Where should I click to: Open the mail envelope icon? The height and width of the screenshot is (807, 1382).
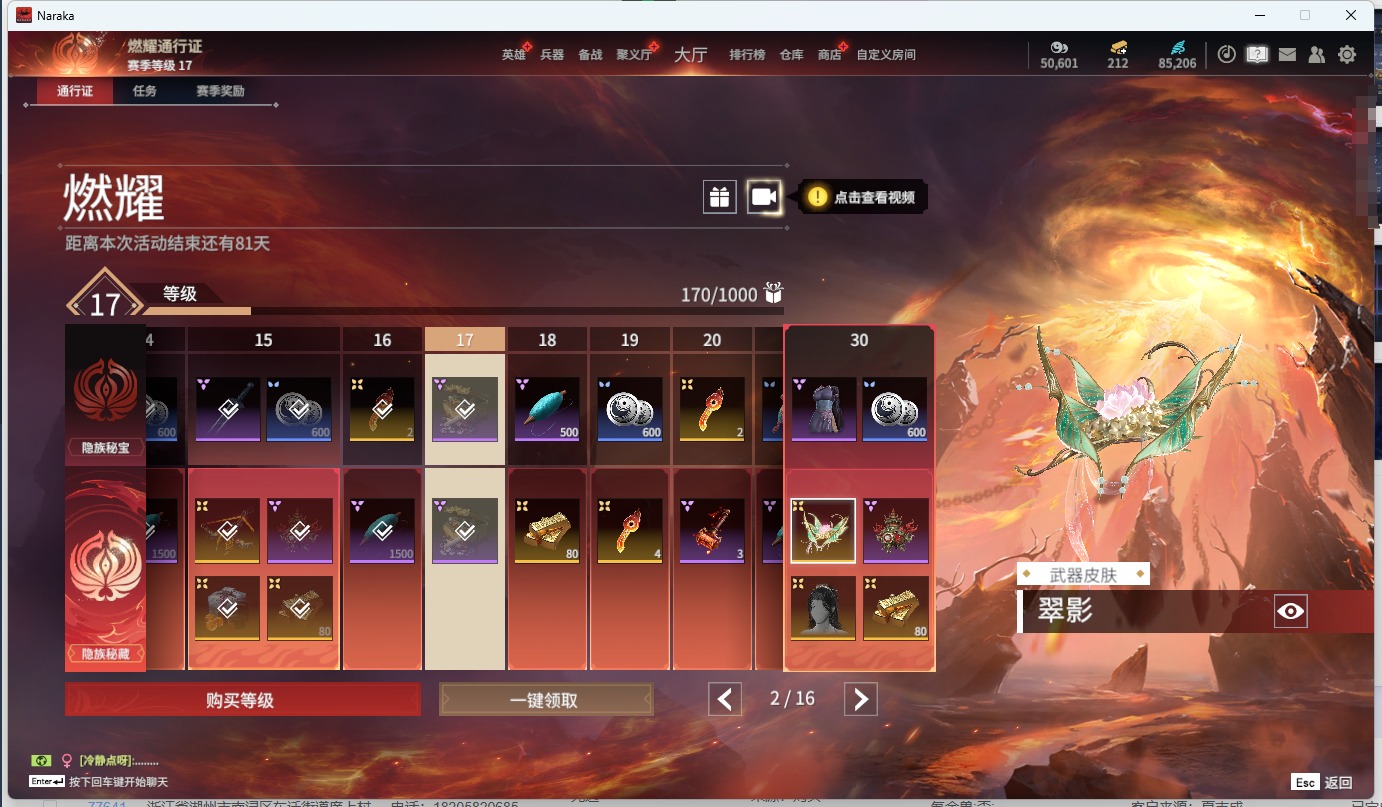pos(1287,55)
